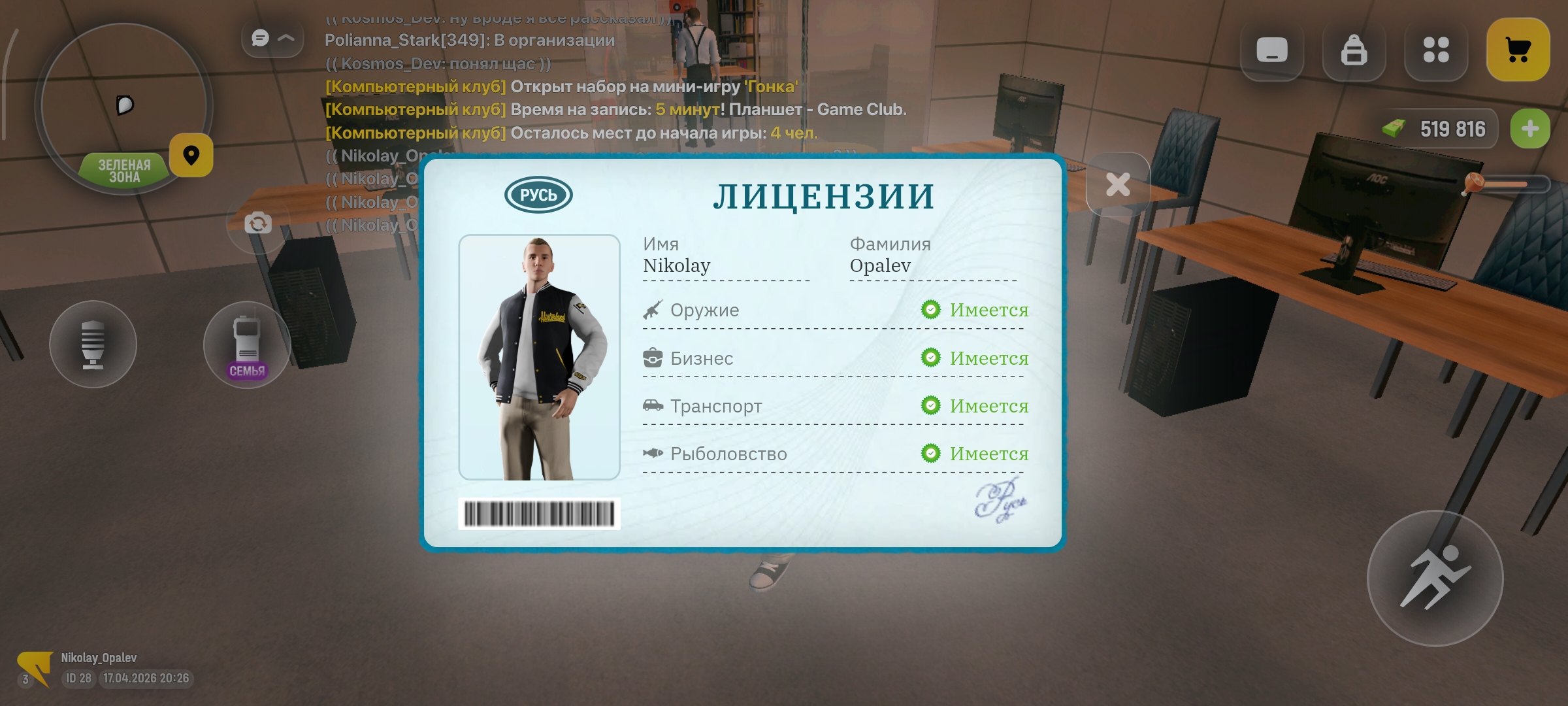Select the Бизнес license row
The height and width of the screenshot is (706, 1568).
click(x=701, y=358)
